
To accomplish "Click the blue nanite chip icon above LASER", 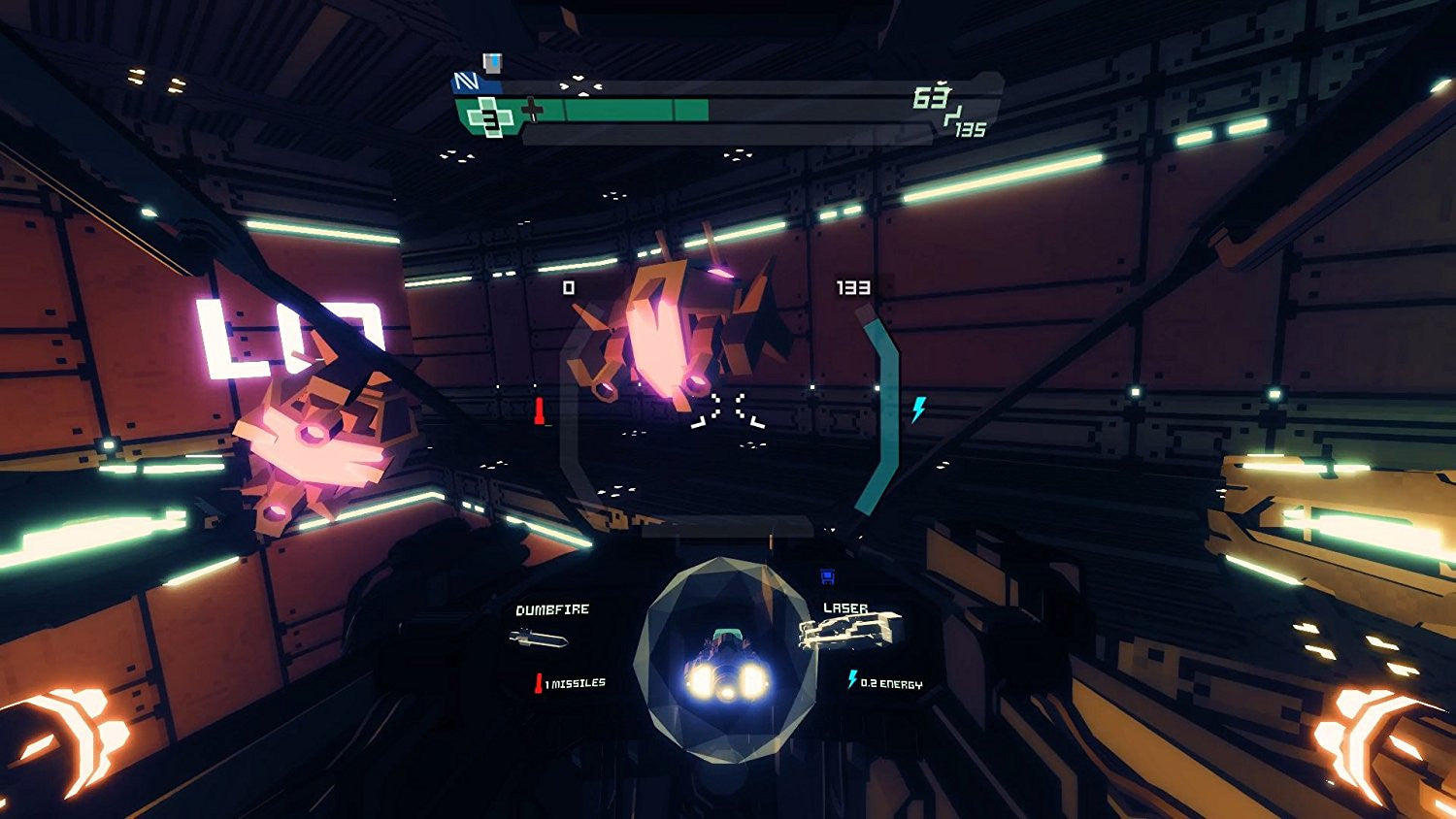I will point(825,577).
